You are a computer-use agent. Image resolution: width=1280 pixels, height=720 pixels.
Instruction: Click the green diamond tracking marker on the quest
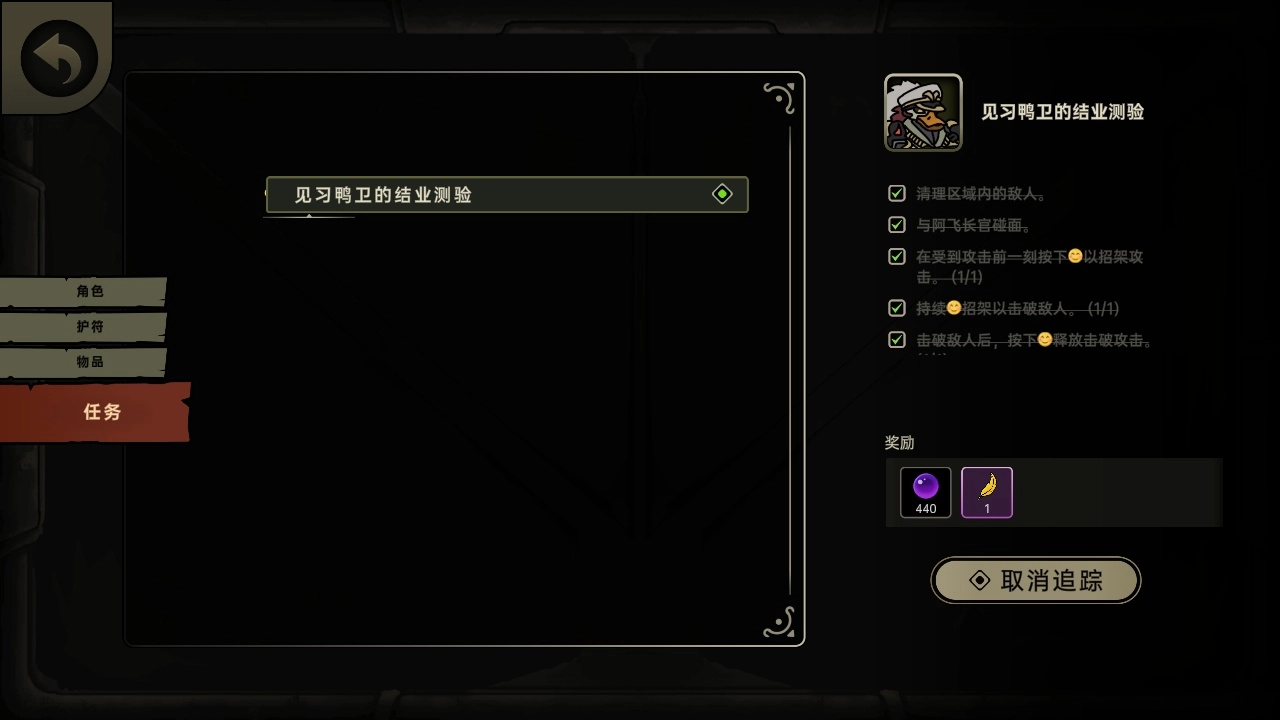coord(722,193)
